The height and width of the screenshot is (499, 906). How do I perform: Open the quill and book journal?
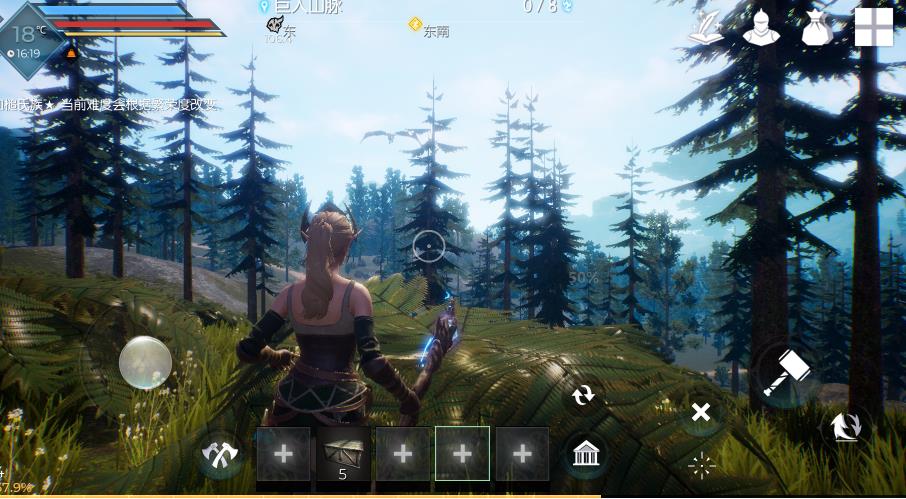point(706,27)
